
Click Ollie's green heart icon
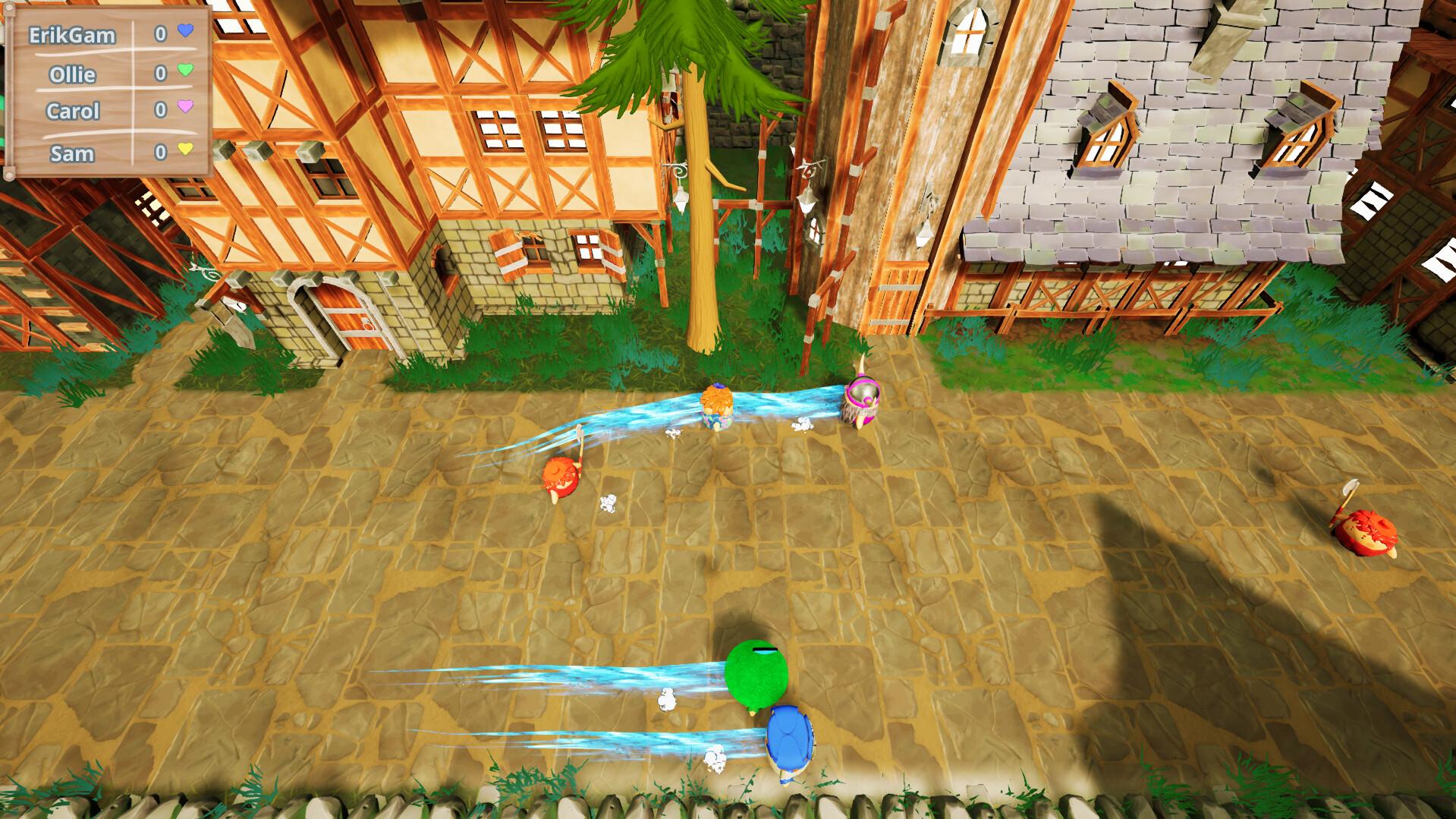(186, 71)
